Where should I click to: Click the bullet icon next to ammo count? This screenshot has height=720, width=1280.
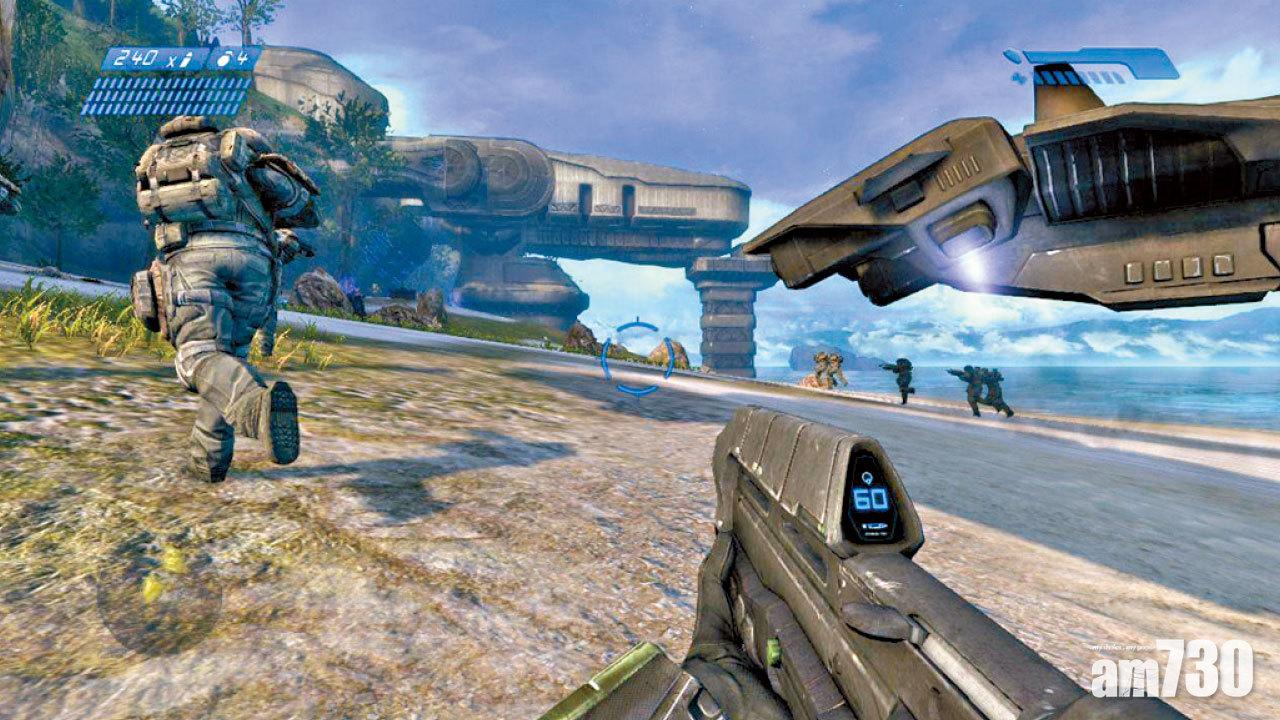(186, 60)
